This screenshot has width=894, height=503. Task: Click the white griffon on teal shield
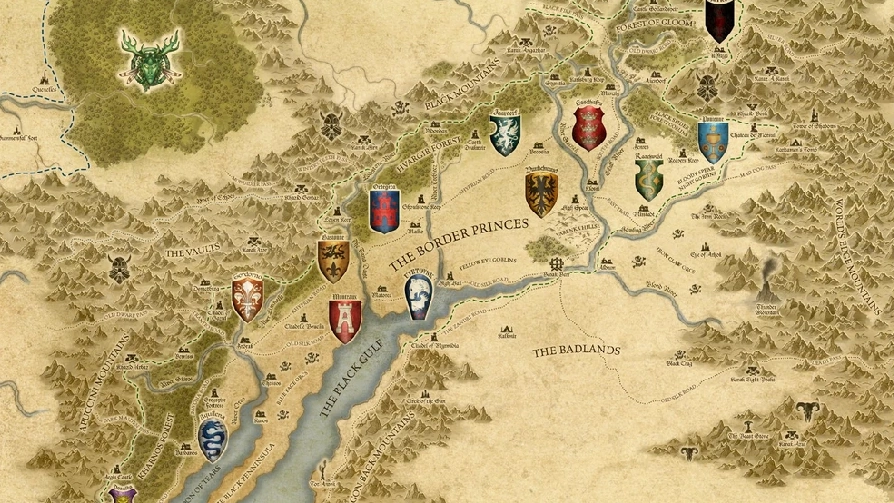tap(504, 134)
